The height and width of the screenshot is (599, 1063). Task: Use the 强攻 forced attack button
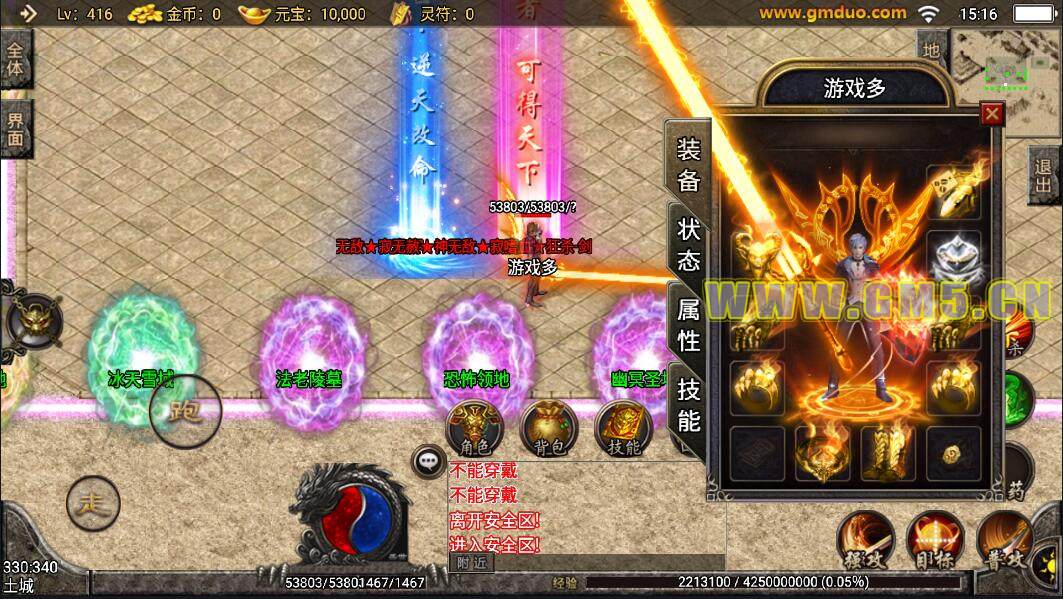click(x=864, y=541)
